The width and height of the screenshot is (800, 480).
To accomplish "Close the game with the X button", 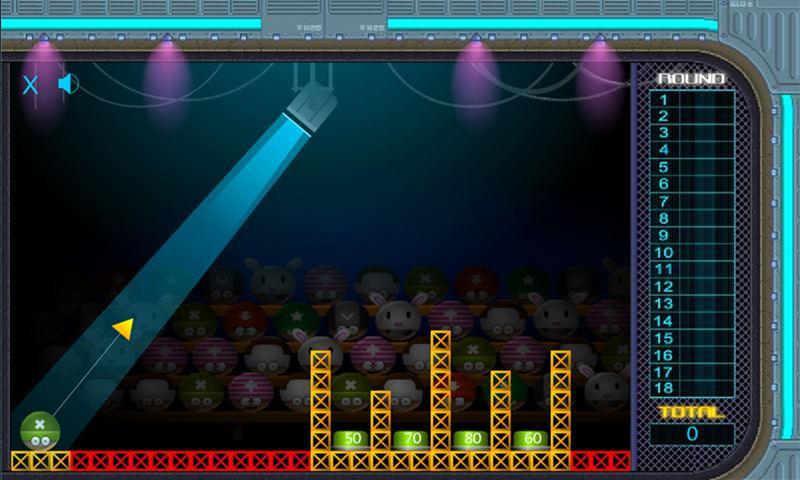I will (x=30, y=85).
